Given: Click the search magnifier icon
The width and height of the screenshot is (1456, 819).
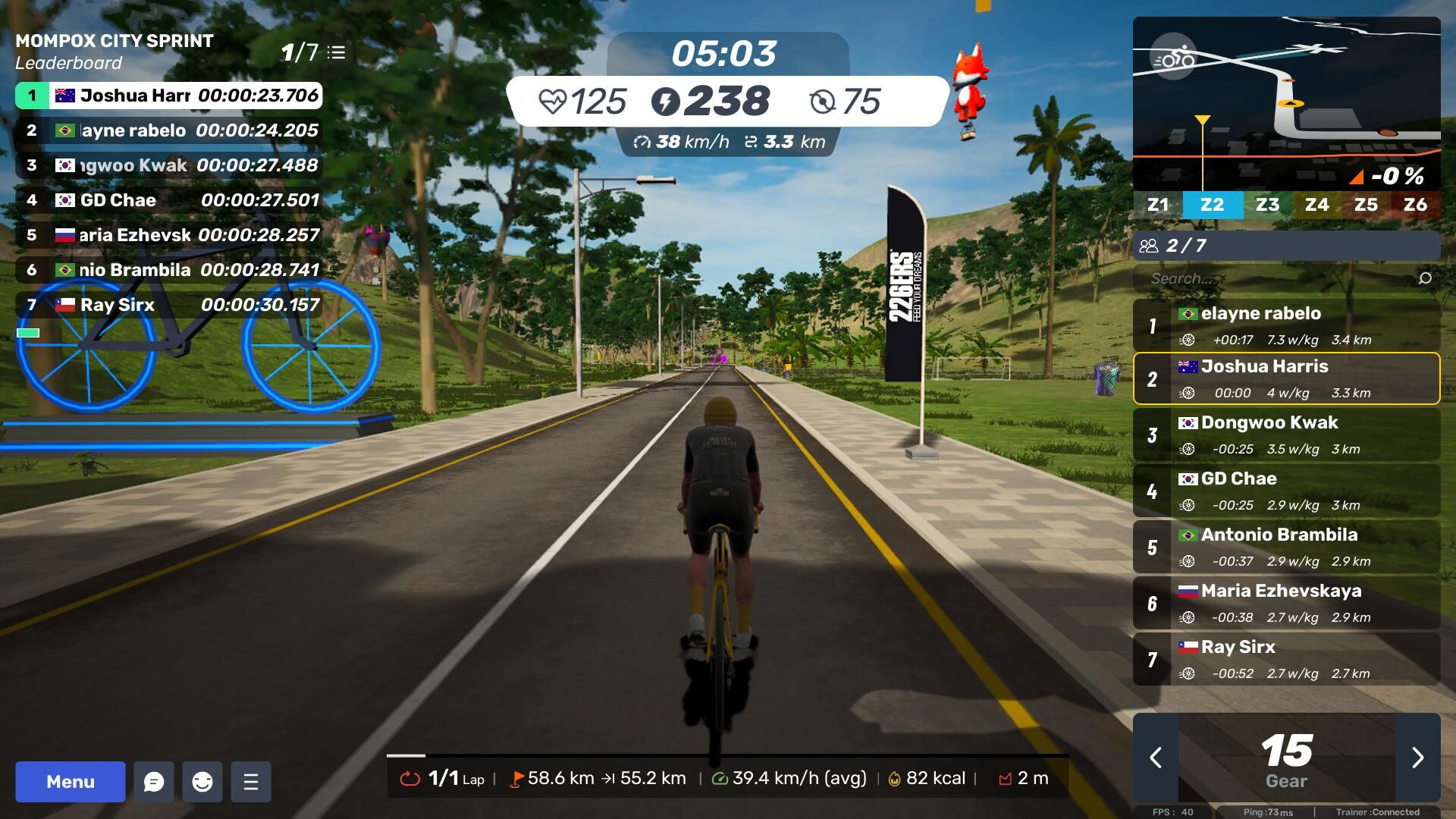Looking at the screenshot, I should tap(1425, 278).
